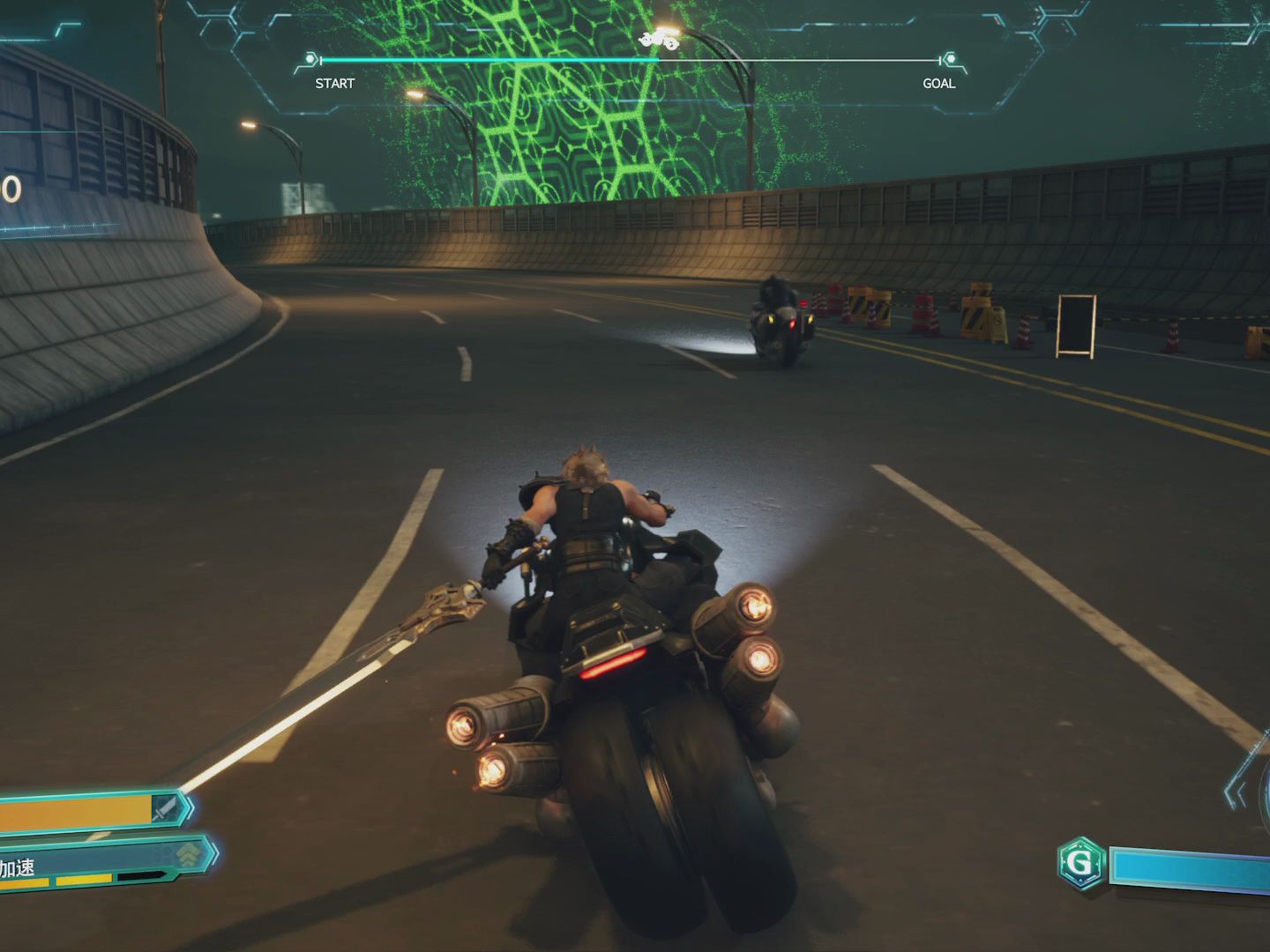Viewport: 1270px width, 952px height.
Task: Select the GOAL endpoint of the course tracker
Action: pos(950,60)
